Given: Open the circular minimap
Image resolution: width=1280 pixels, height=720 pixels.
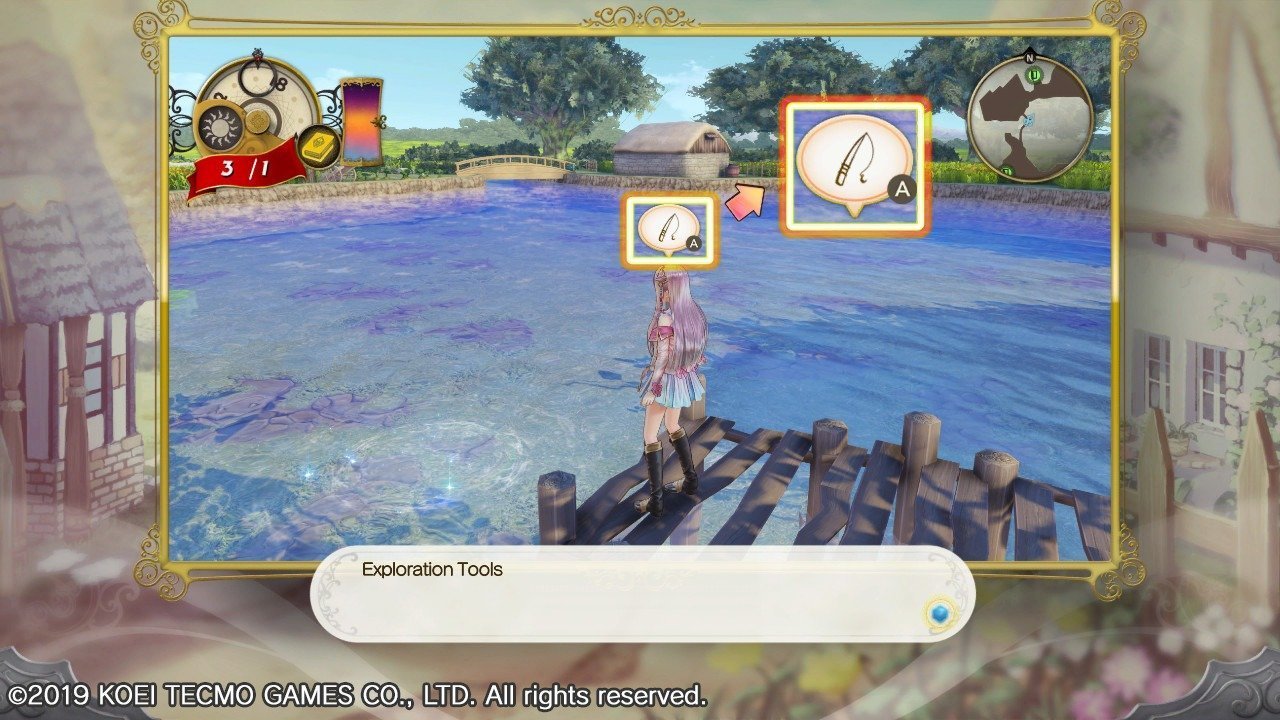Looking at the screenshot, I should point(1029,118).
